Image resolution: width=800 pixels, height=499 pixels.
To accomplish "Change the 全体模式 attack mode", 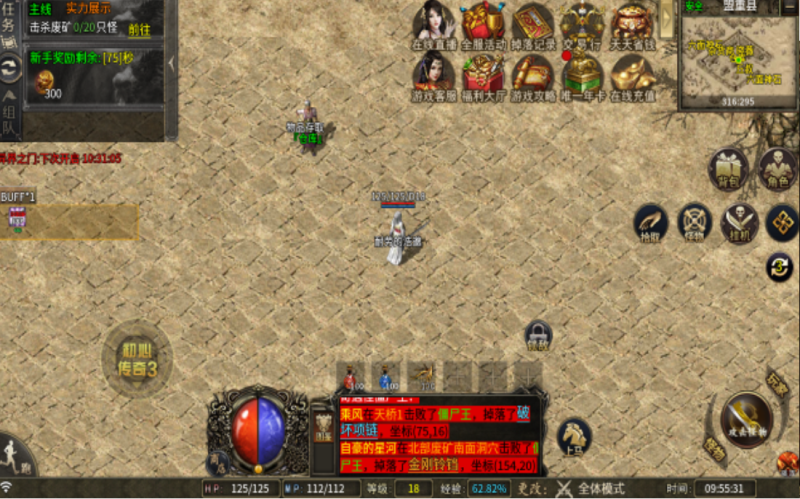I will tap(600, 489).
